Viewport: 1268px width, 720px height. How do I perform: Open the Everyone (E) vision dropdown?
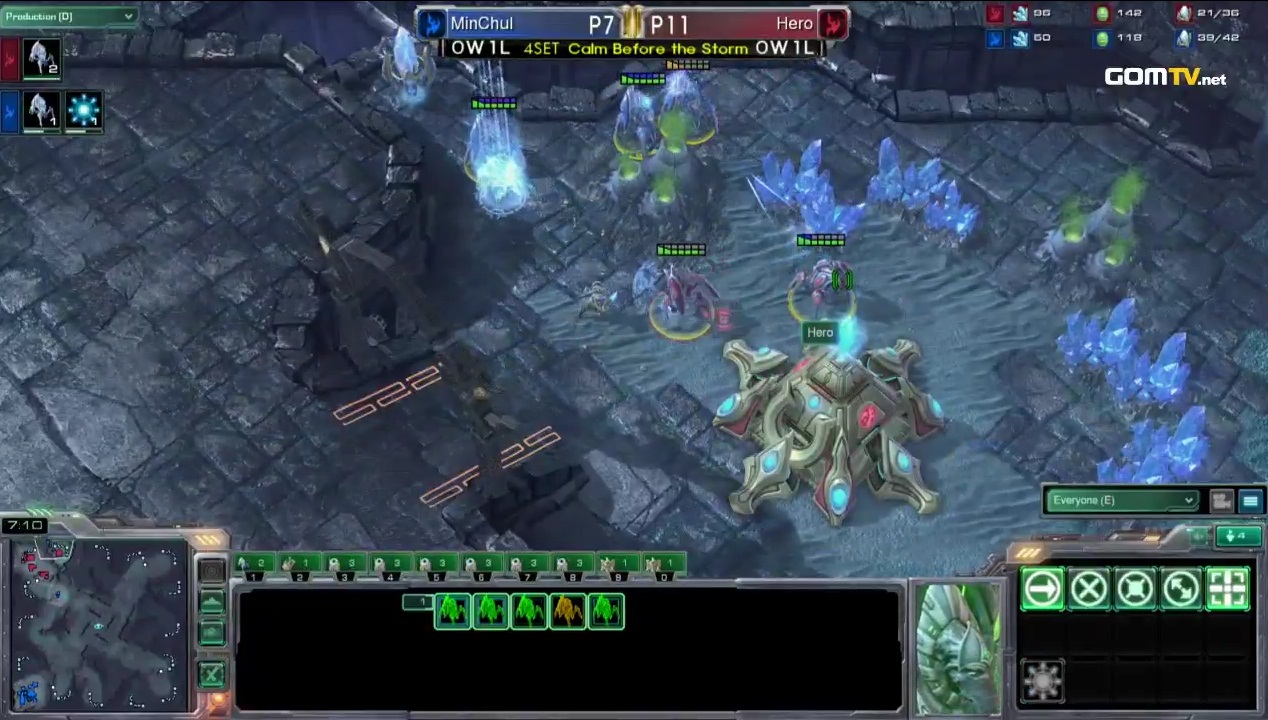point(1122,500)
